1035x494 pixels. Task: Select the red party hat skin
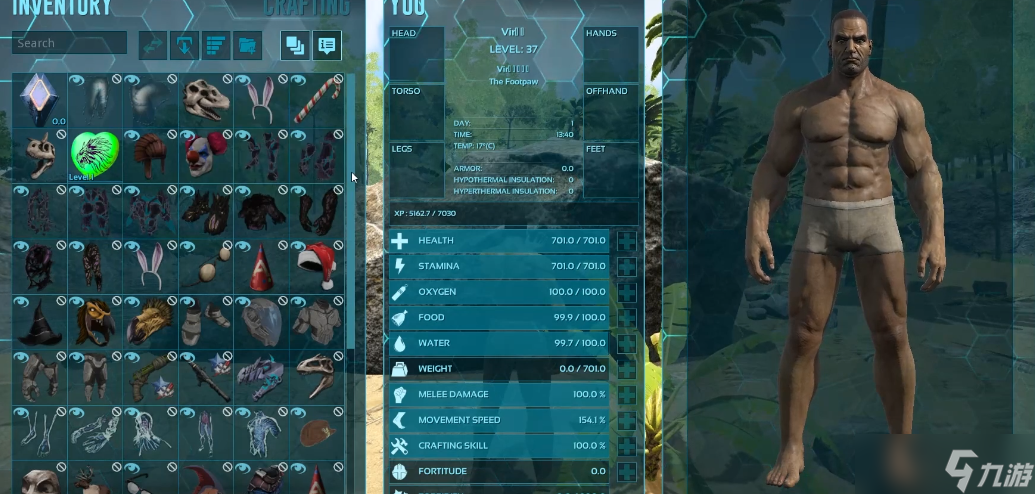pyautogui.click(x=262, y=265)
